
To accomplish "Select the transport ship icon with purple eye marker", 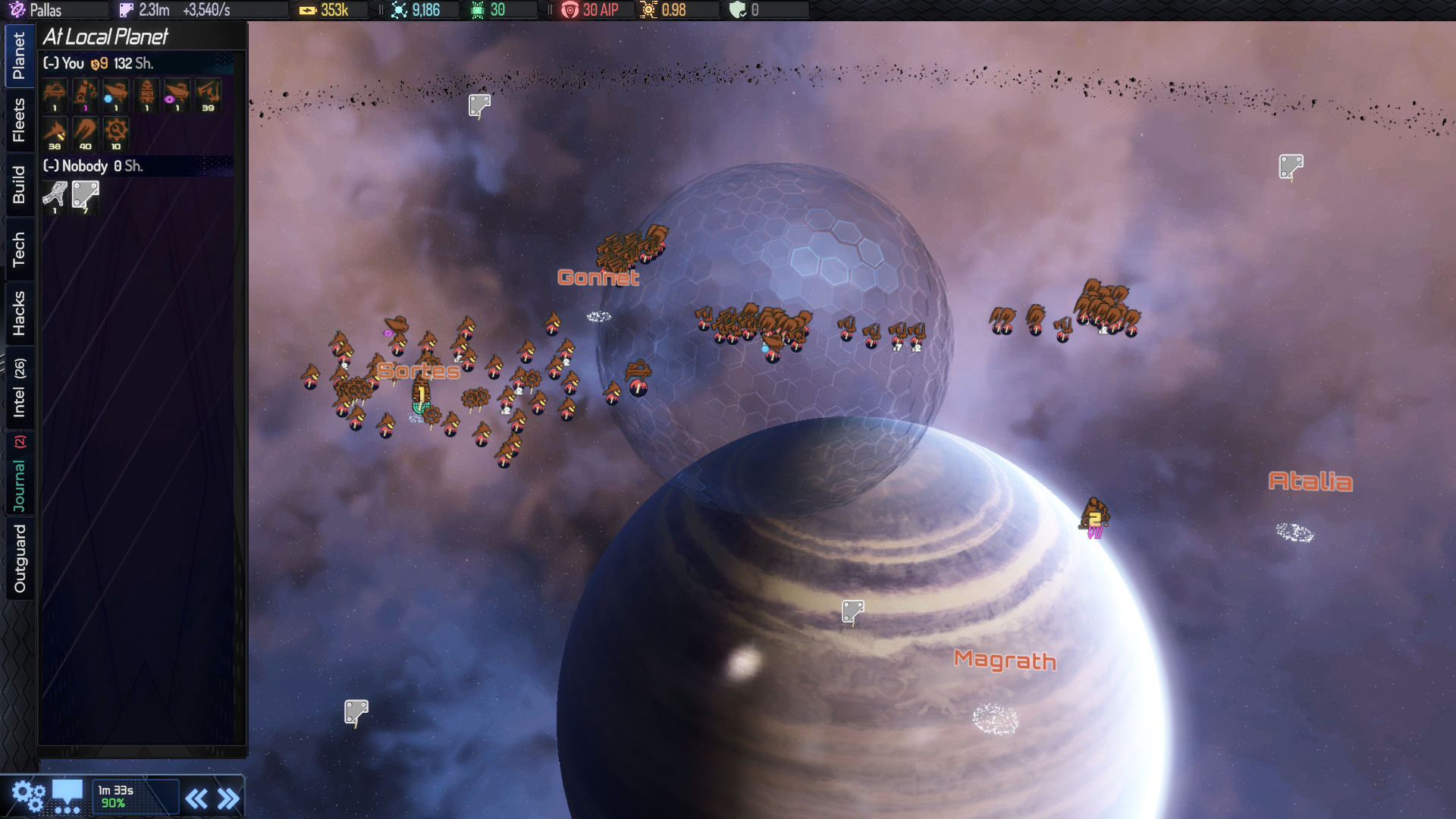I will click(177, 95).
